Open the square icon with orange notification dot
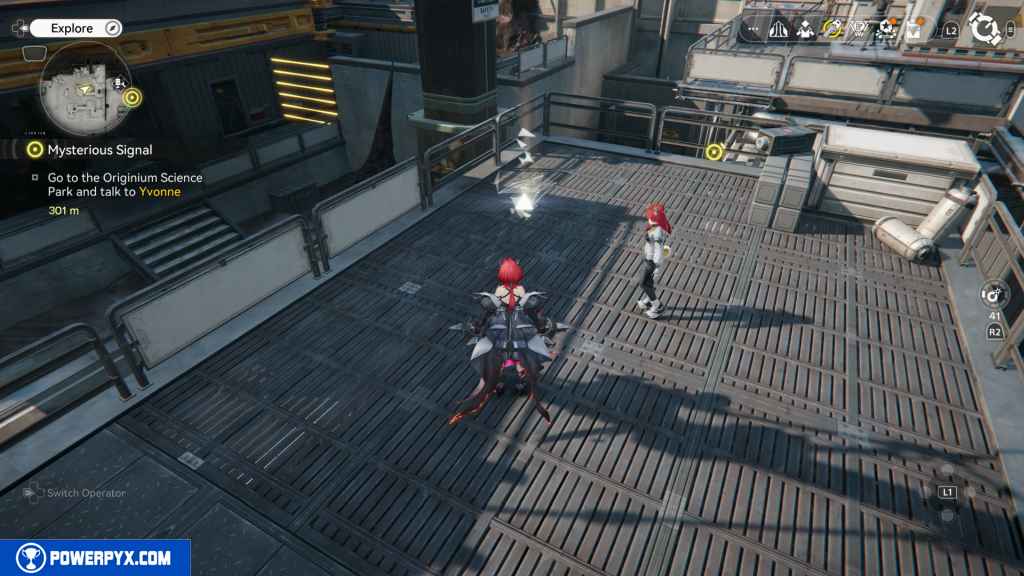 pos(912,30)
